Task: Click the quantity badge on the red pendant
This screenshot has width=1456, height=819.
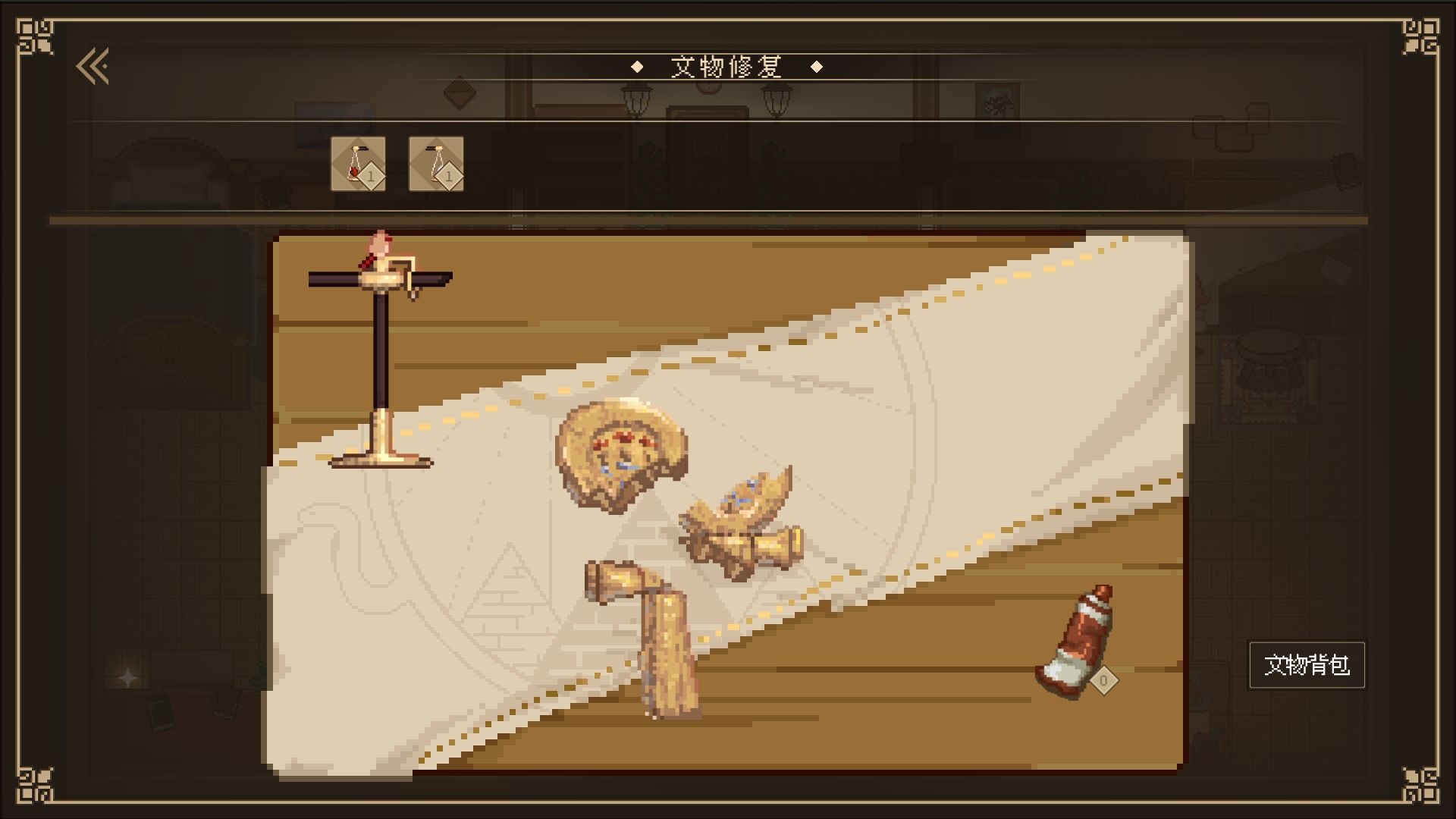Action: pyautogui.click(x=371, y=177)
